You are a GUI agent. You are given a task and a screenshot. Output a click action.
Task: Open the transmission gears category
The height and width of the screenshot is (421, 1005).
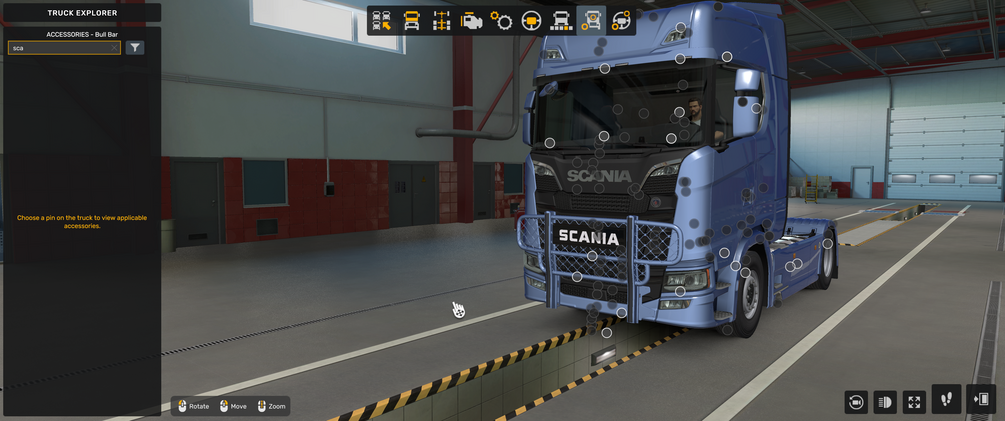click(x=502, y=21)
